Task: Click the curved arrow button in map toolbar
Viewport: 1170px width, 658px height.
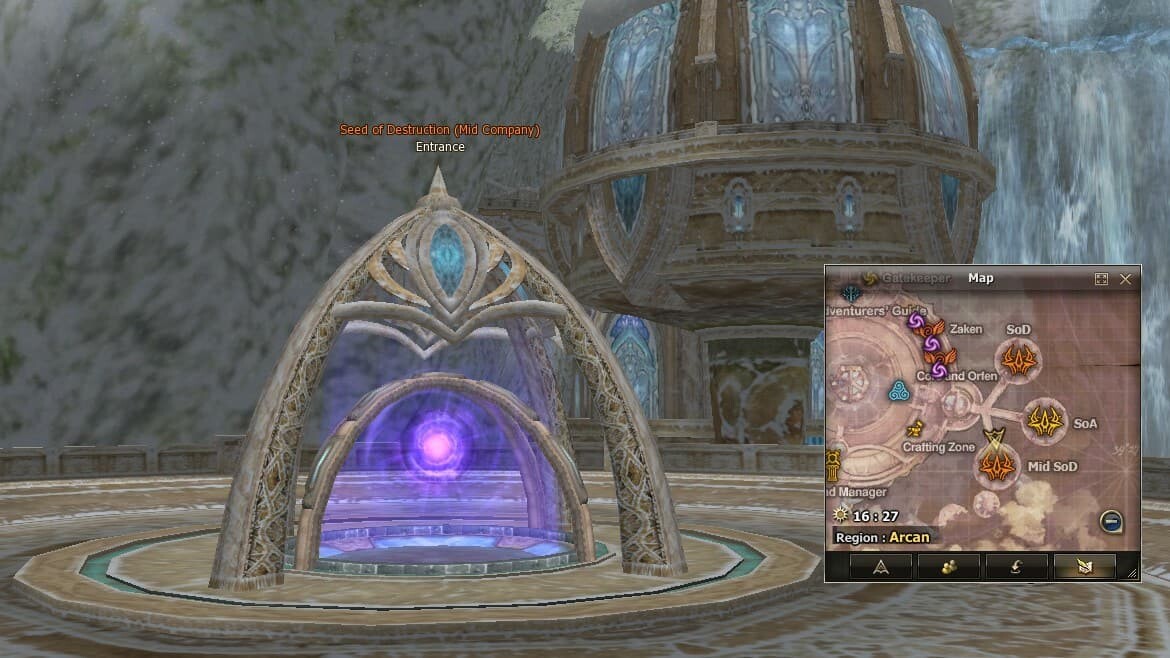Action: 1016,566
